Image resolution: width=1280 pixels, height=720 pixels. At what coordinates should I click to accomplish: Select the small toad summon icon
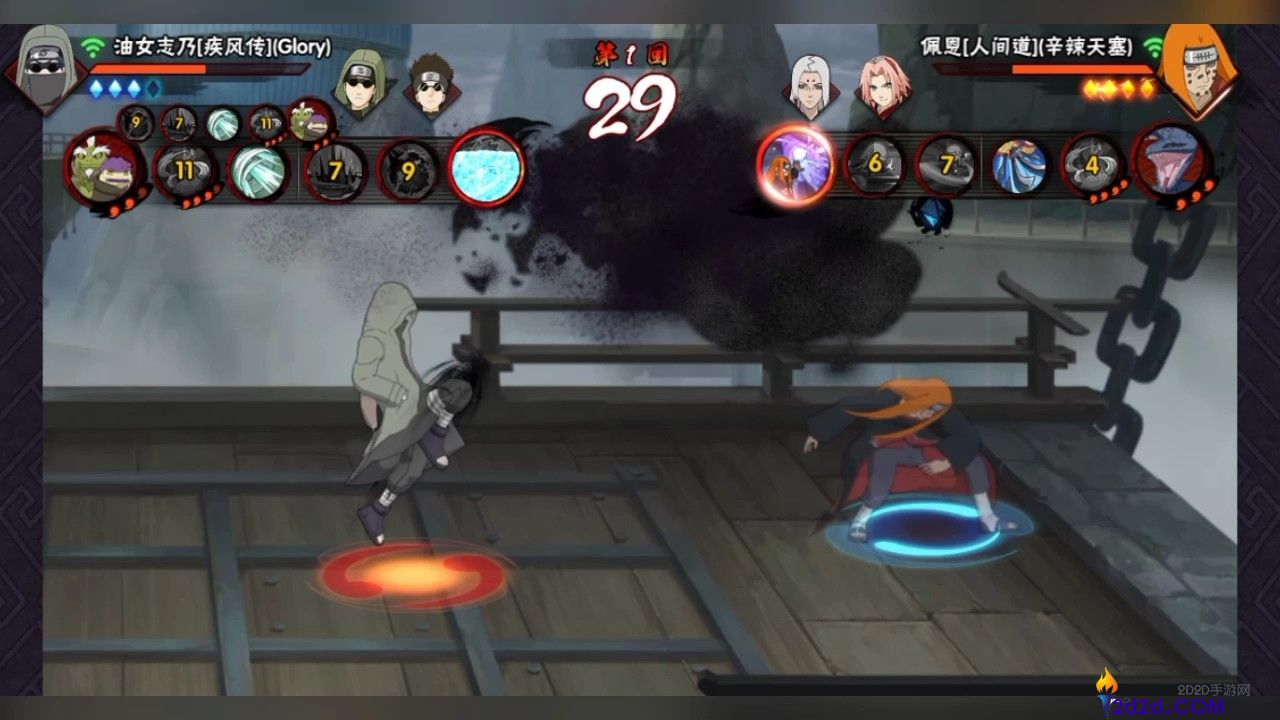[310, 122]
